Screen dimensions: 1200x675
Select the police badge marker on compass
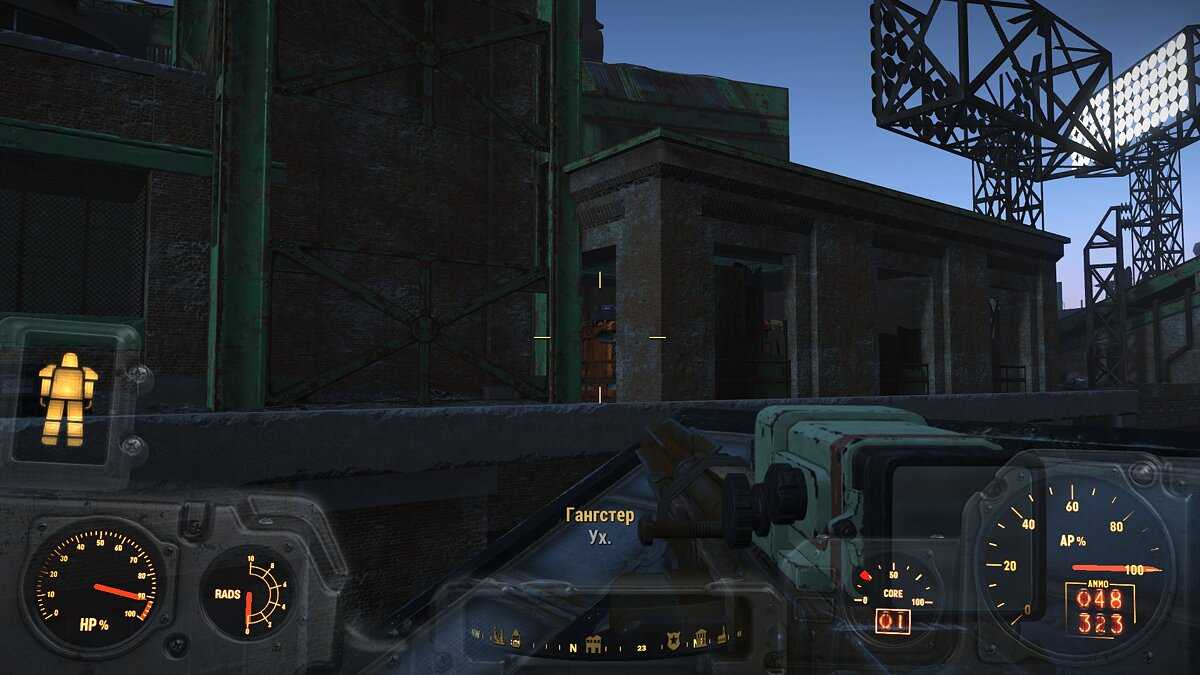click(x=673, y=641)
